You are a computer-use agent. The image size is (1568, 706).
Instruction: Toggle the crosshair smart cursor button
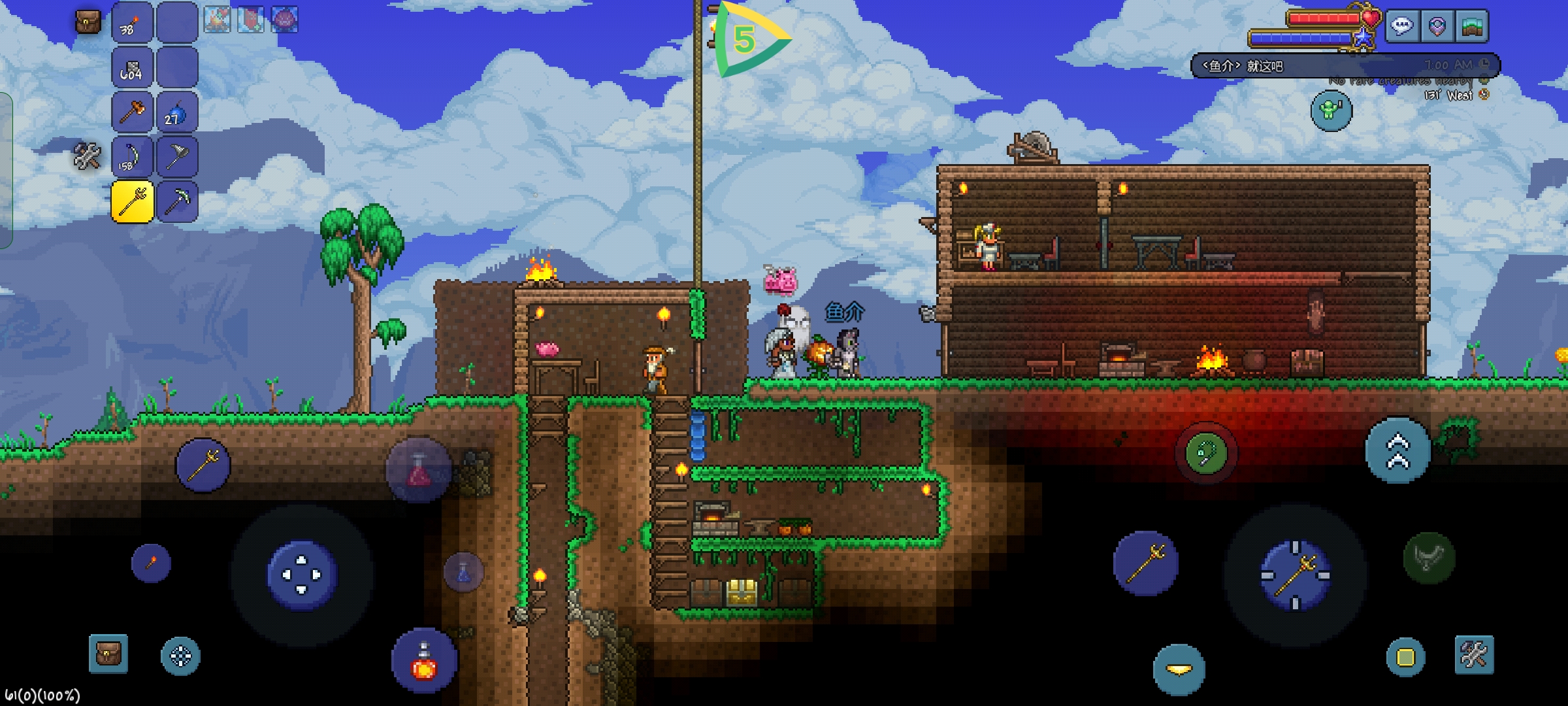[180, 656]
